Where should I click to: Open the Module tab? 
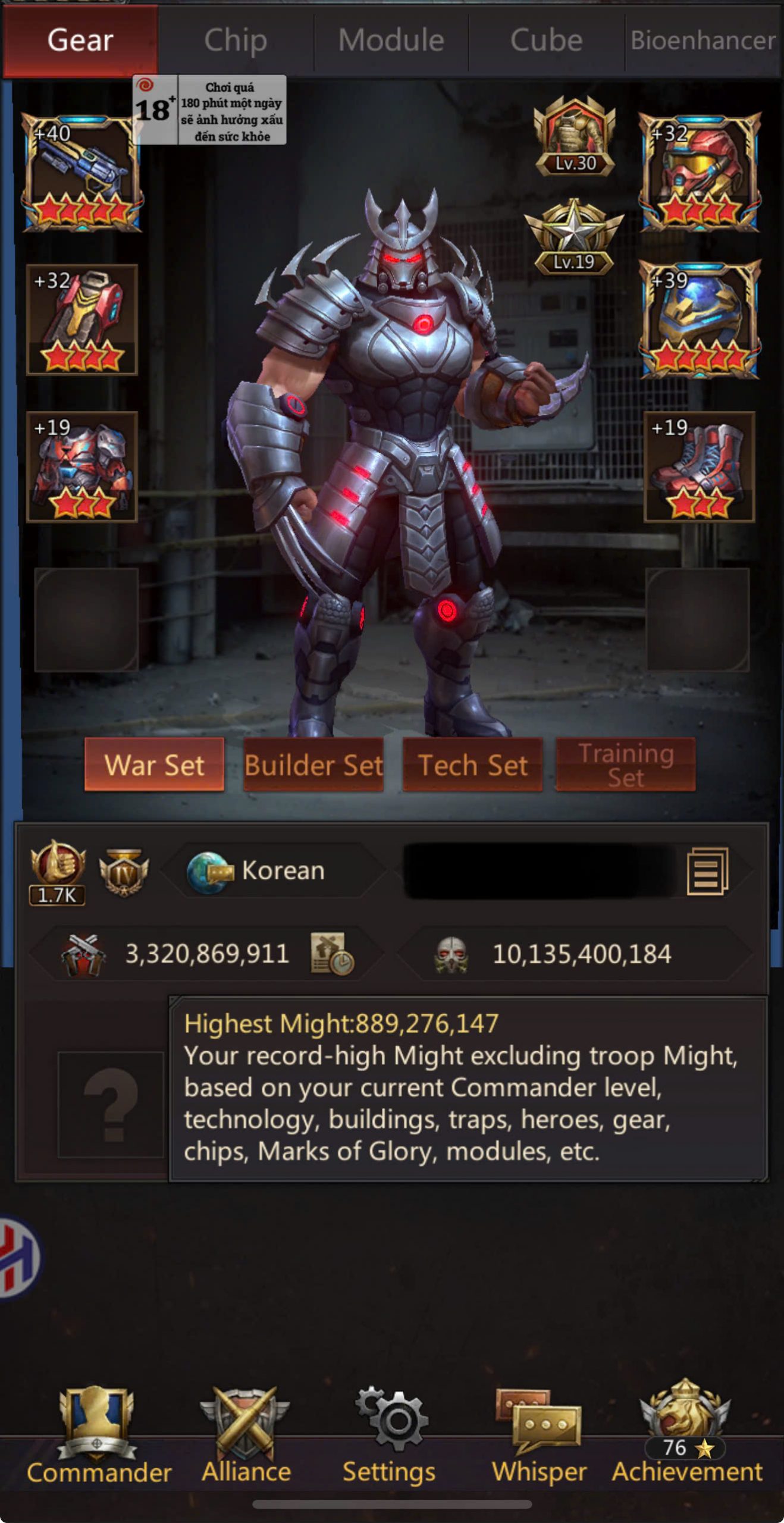click(x=391, y=40)
